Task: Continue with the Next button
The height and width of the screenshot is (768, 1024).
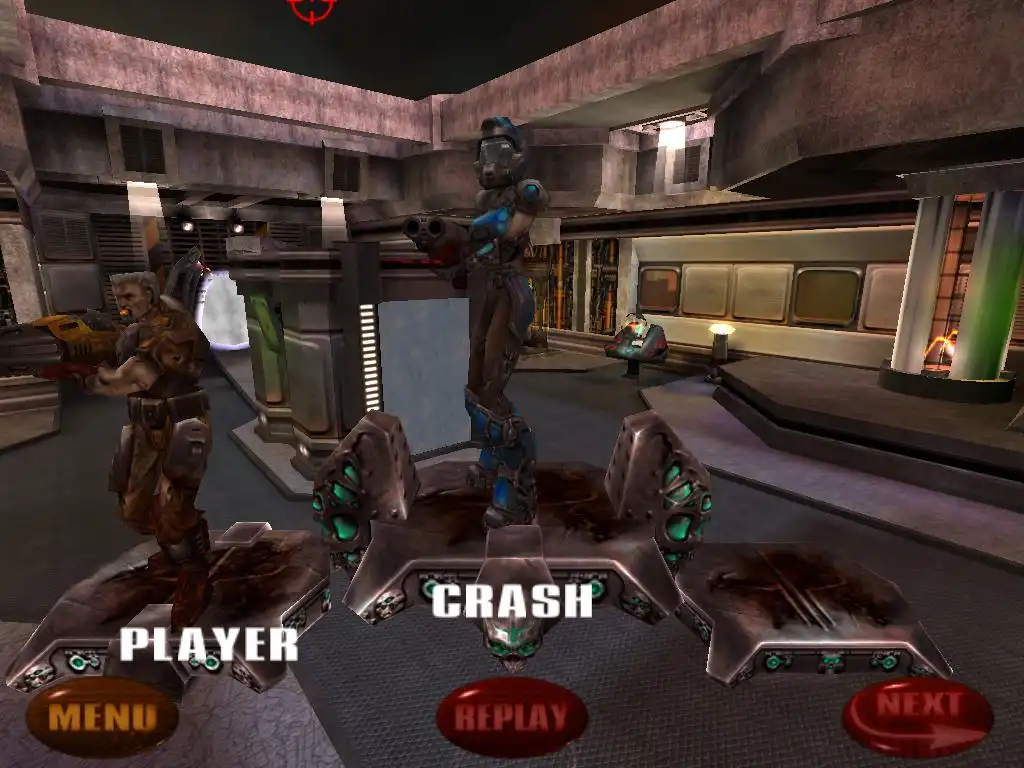Action: click(918, 716)
